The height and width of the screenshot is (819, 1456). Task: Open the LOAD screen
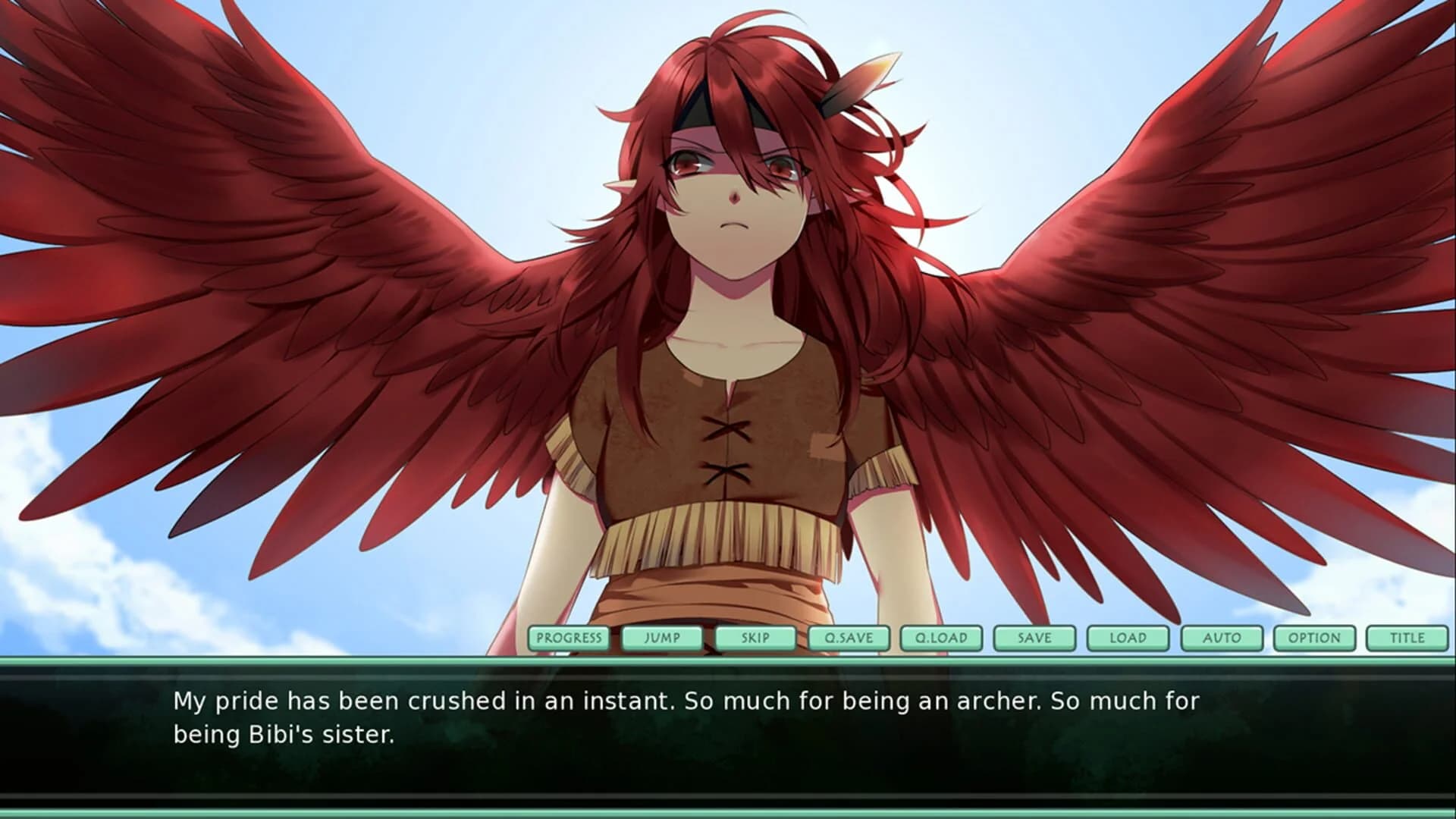(1128, 638)
